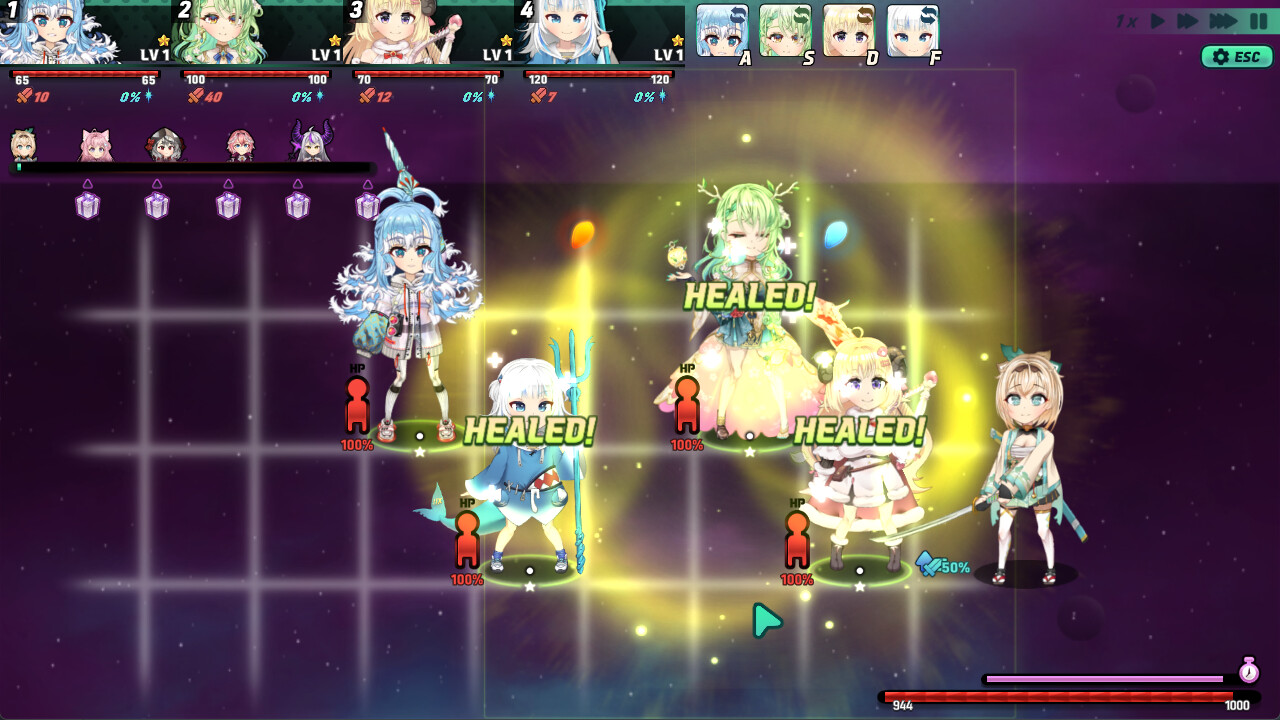Expand the triangle above the first gift box
Viewport: 1280px width, 720px height.
(x=88, y=185)
